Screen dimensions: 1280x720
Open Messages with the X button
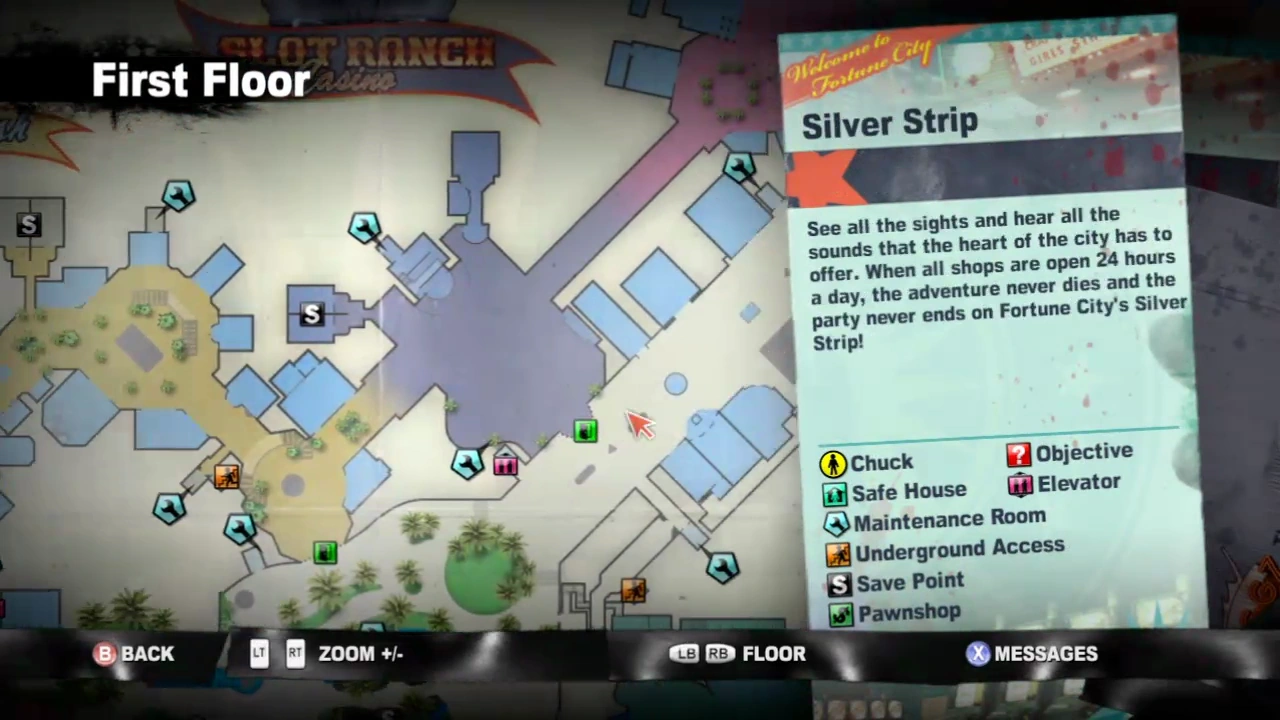[x=1032, y=653]
